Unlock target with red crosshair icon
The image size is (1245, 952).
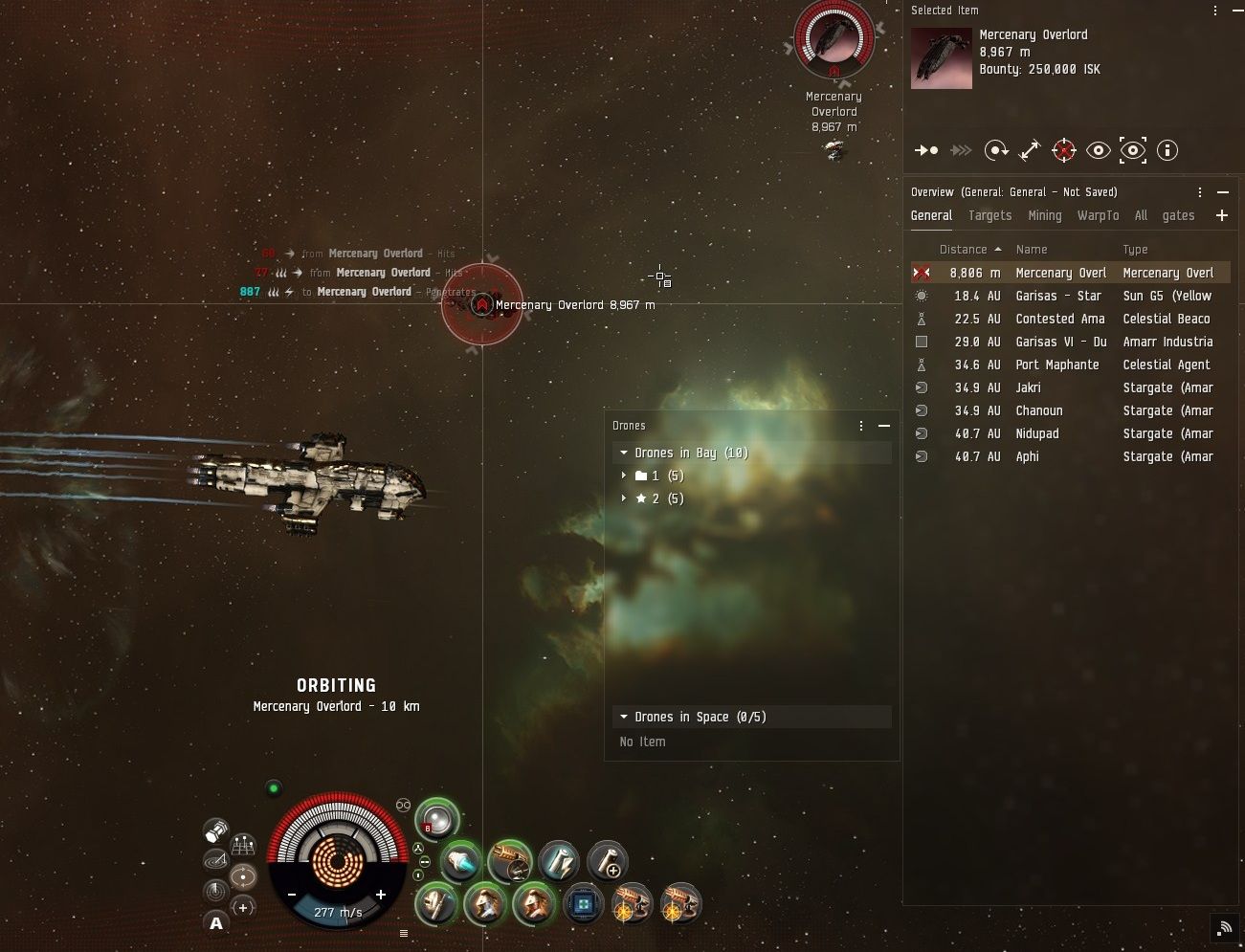point(1064,150)
